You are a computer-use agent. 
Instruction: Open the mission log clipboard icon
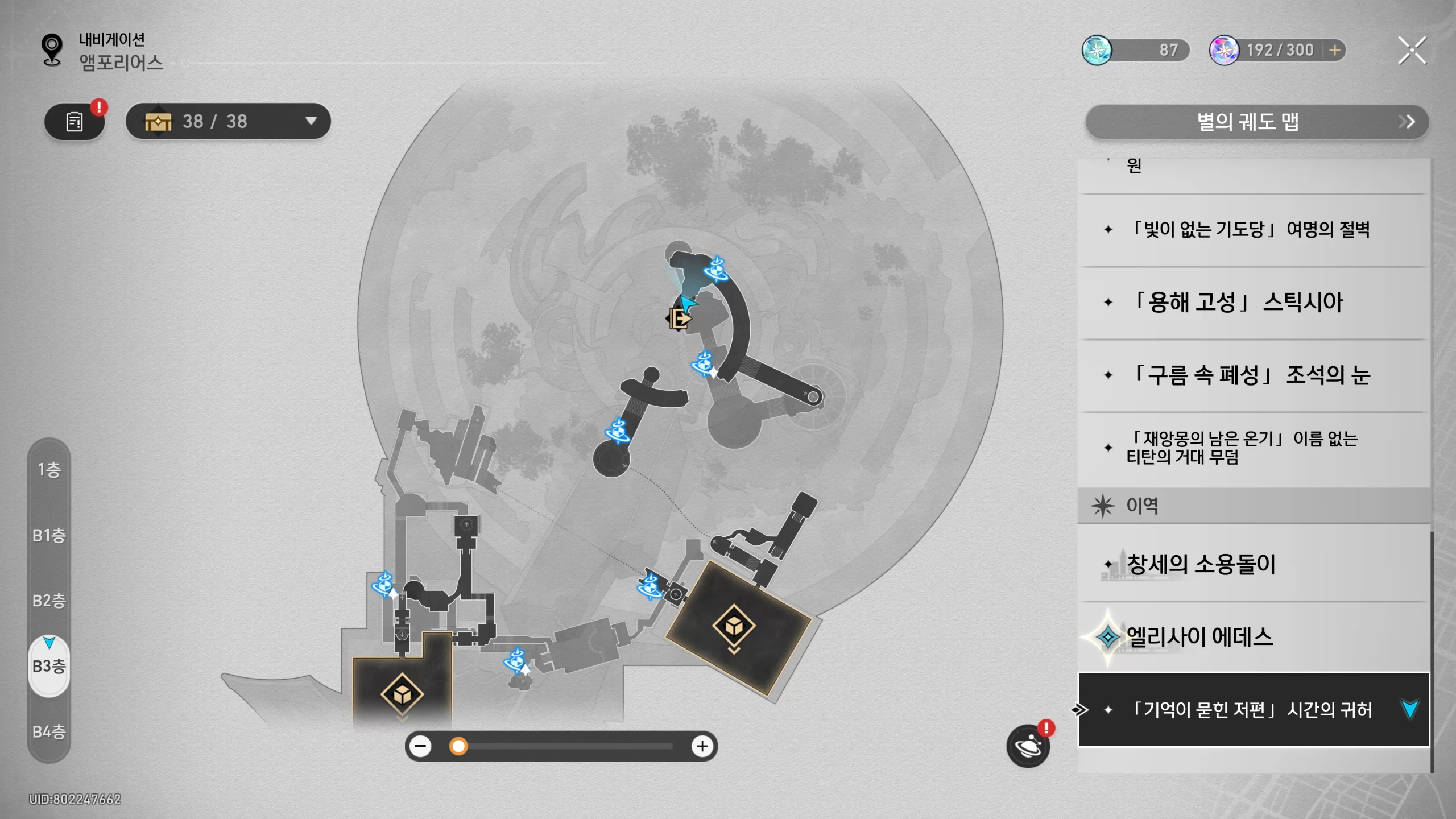(x=75, y=121)
